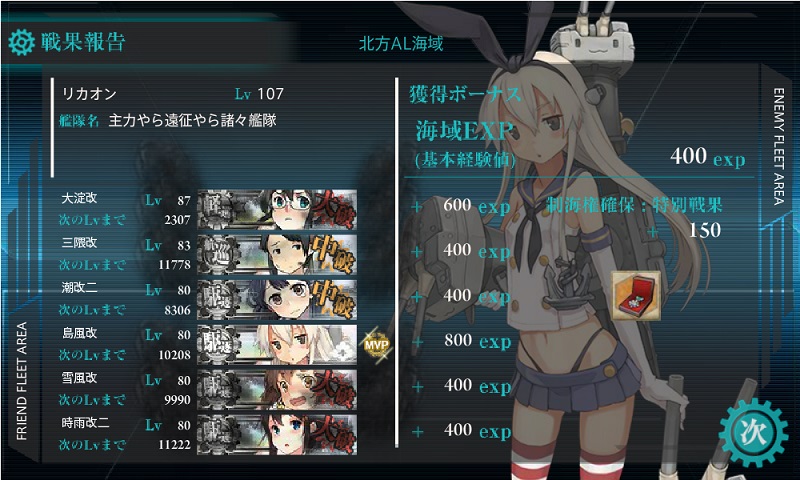
Task: Select the 雪風改 ship banner
Action: point(278,385)
